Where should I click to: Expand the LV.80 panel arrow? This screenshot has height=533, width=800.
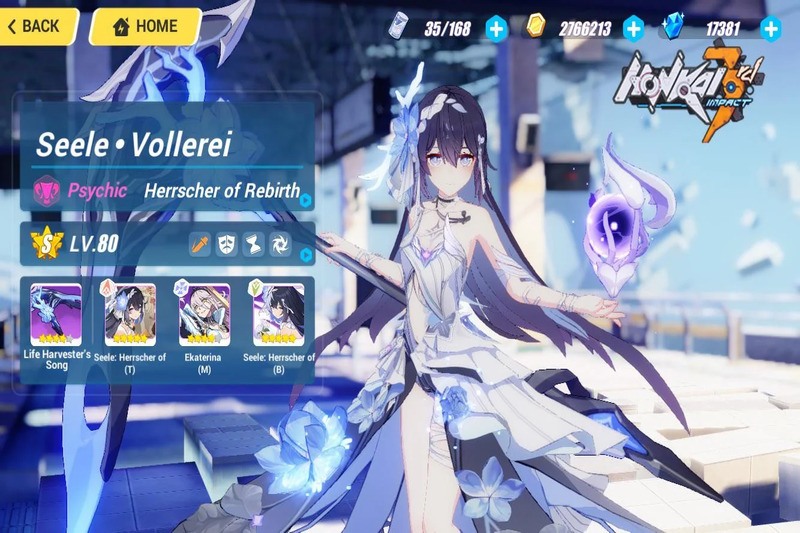tap(306, 254)
